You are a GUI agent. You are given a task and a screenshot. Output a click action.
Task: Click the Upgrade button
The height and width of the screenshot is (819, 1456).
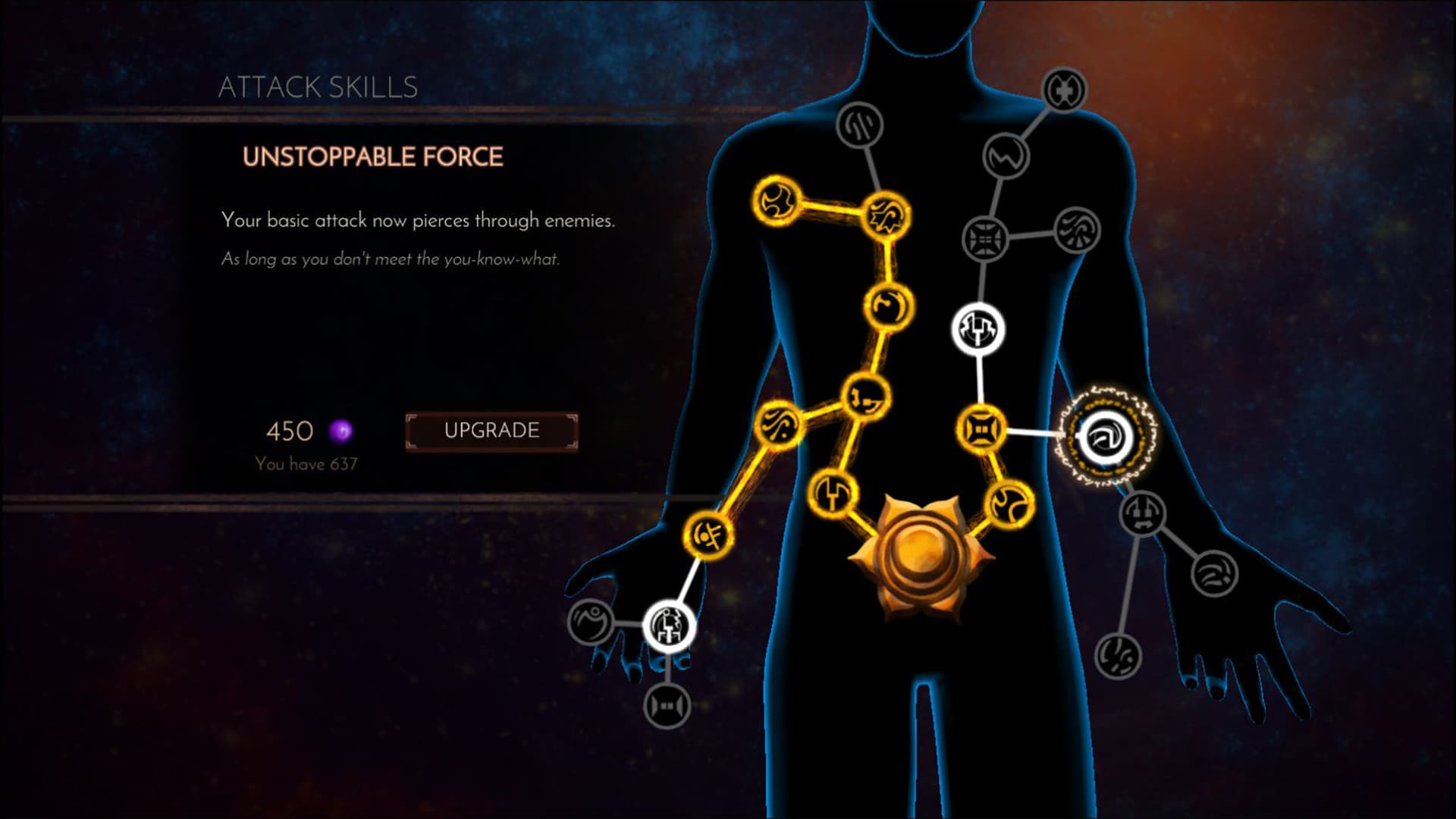click(x=491, y=430)
